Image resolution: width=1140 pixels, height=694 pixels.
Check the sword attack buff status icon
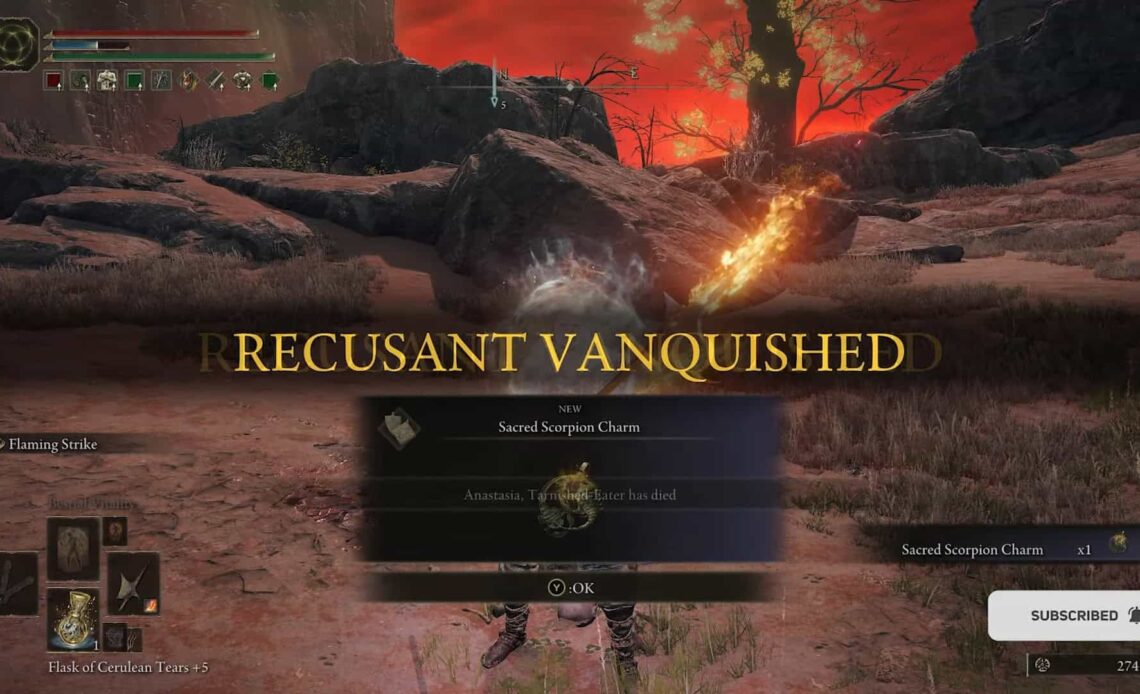215,81
